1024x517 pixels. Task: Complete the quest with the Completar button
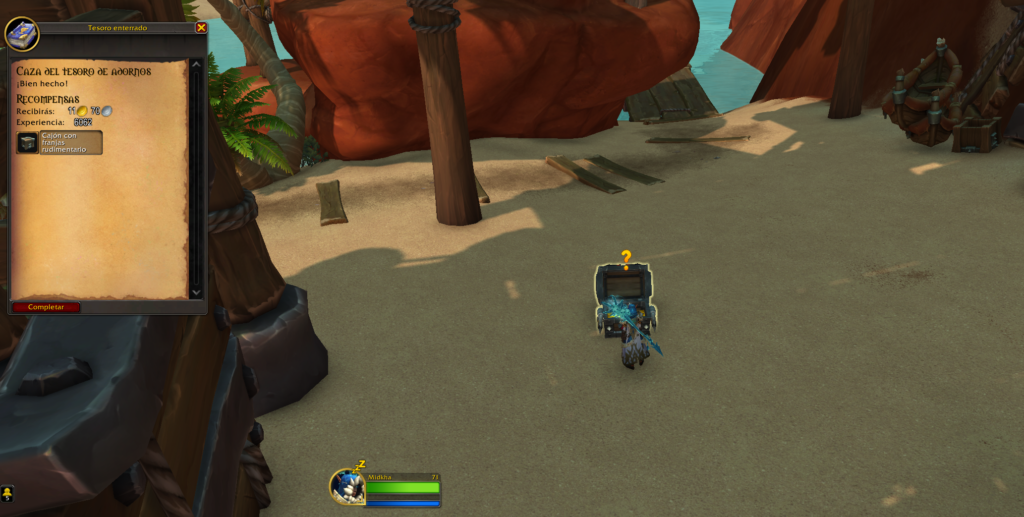[x=45, y=307]
